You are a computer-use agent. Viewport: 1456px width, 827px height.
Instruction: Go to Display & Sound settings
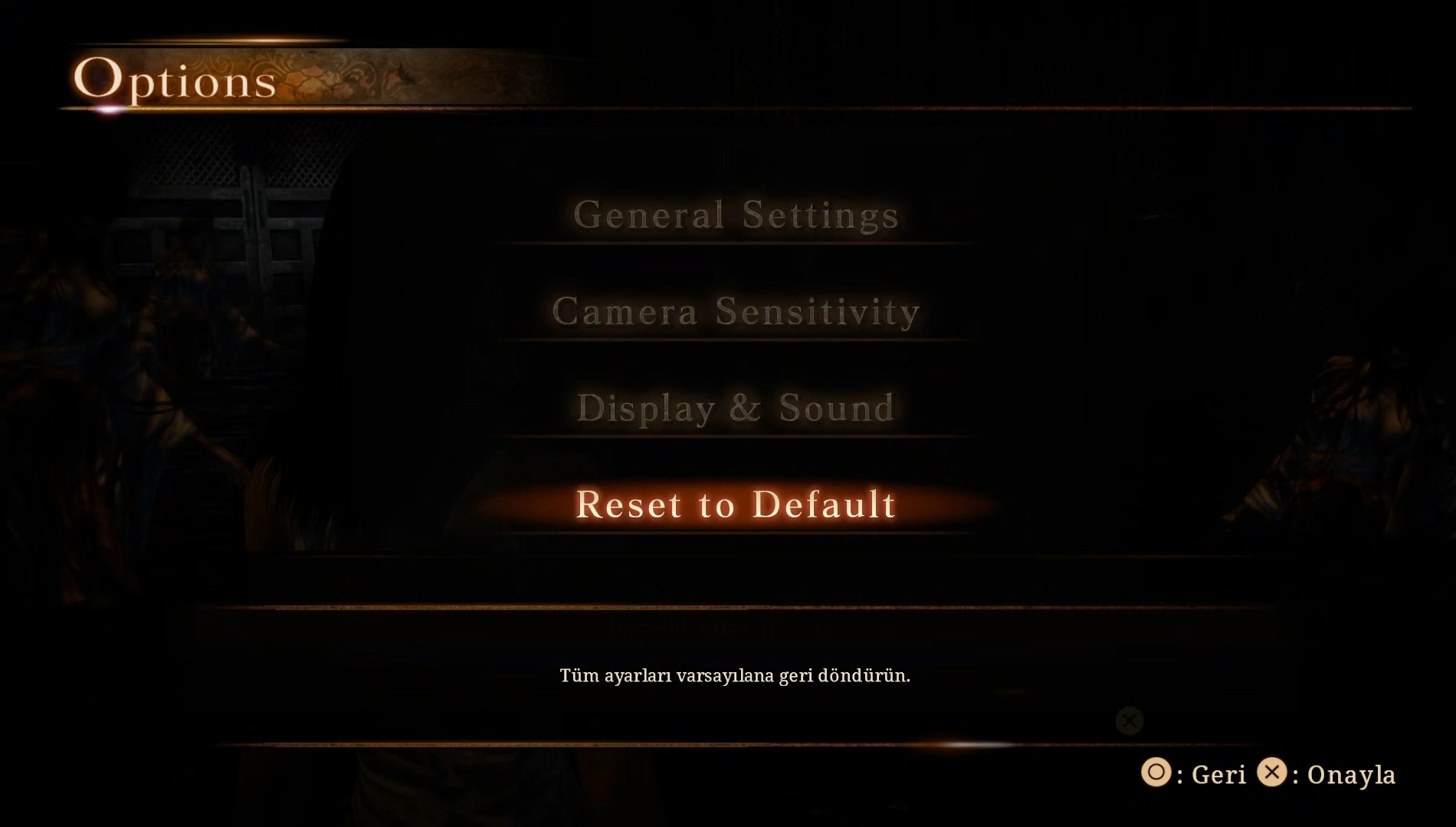pyautogui.click(x=736, y=409)
